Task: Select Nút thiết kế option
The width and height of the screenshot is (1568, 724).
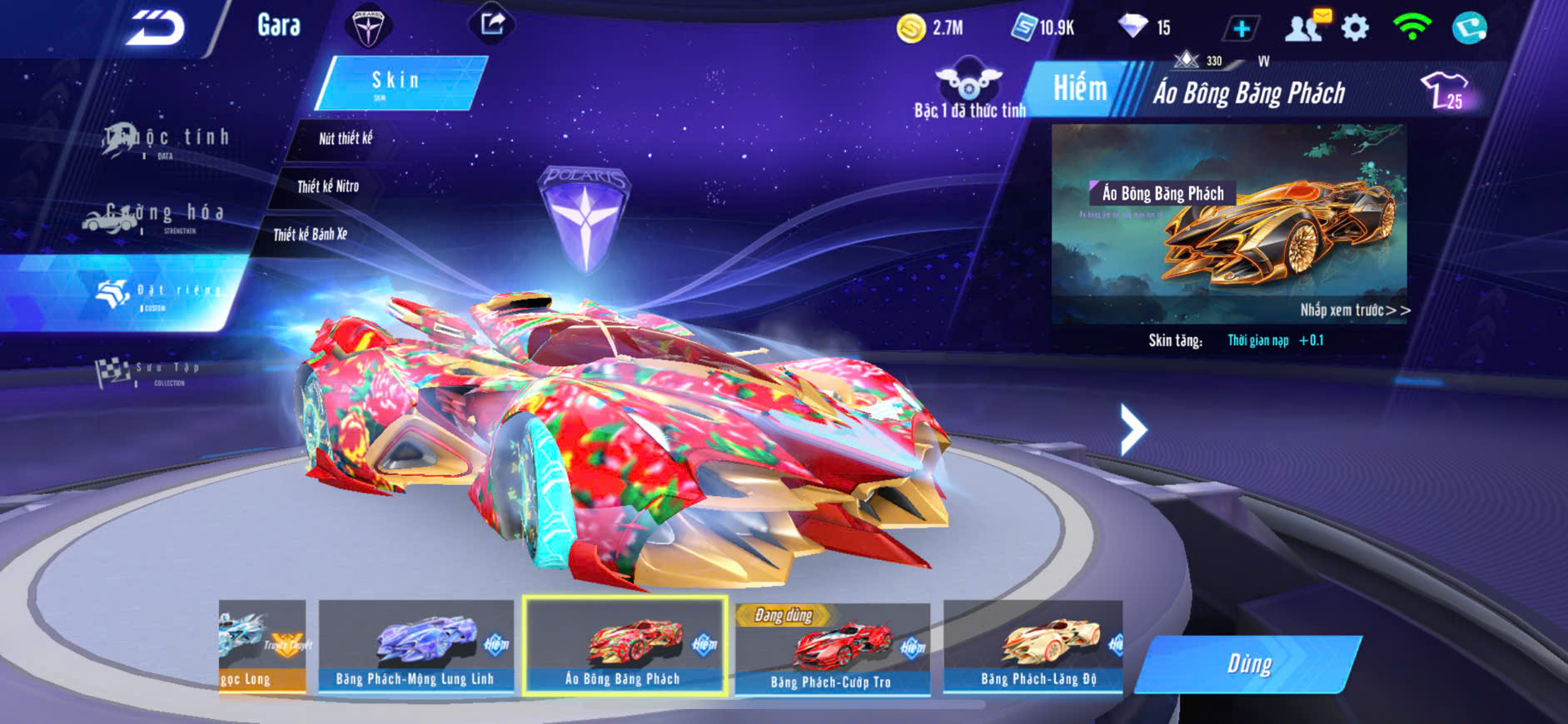Action: [x=346, y=138]
